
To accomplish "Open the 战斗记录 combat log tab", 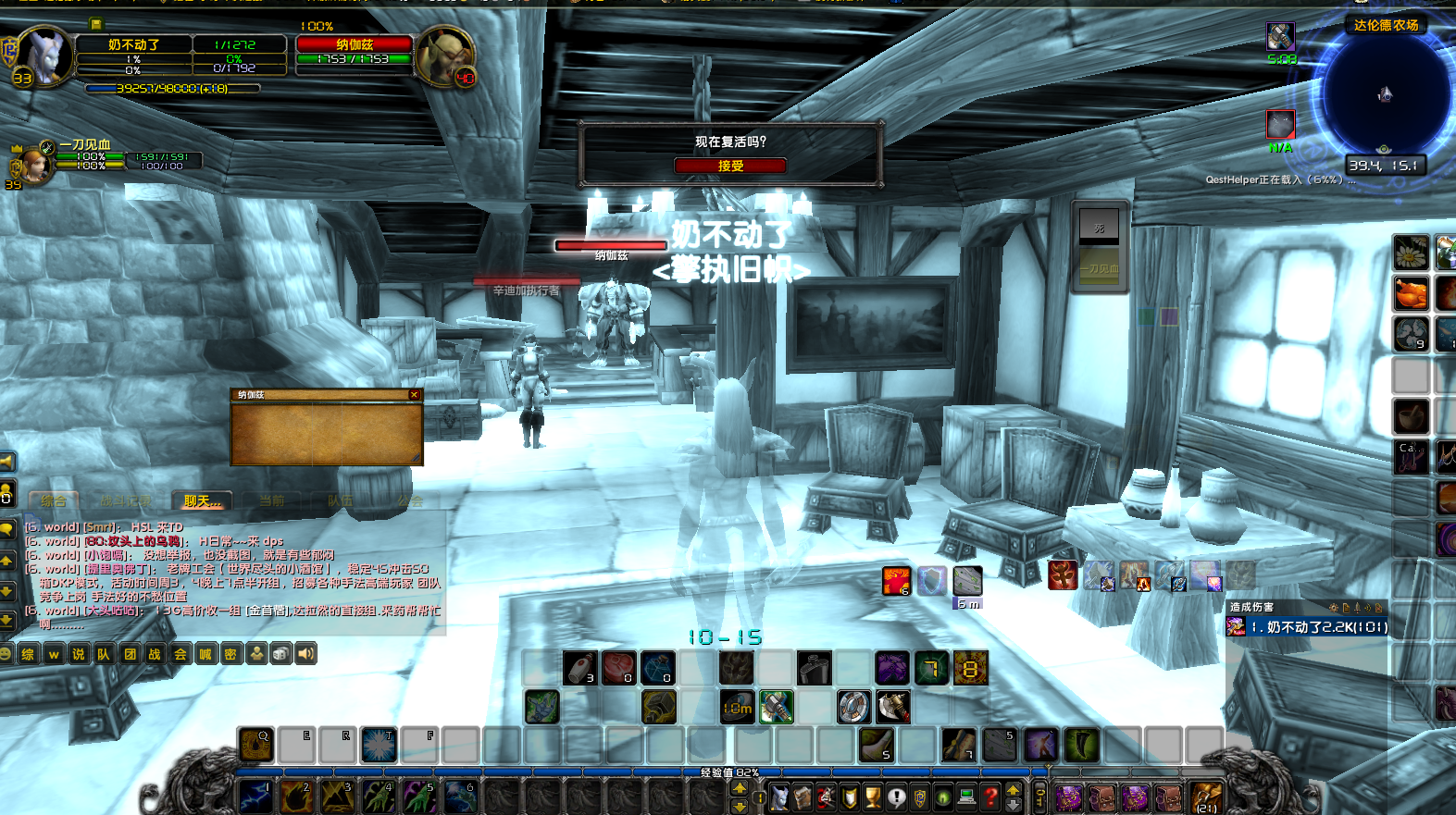I will tap(125, 500).
